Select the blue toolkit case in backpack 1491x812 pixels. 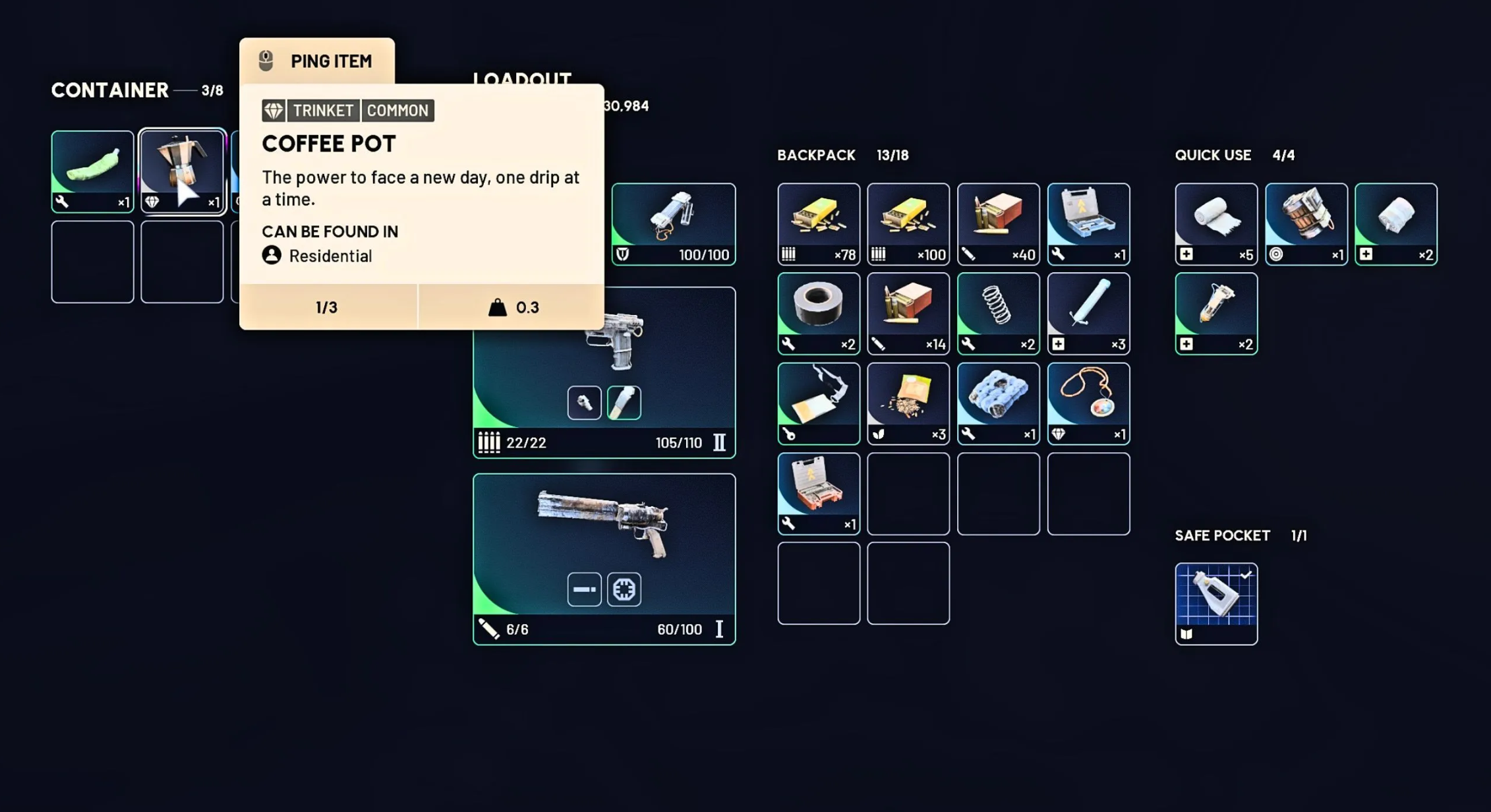coord(1088,223)
